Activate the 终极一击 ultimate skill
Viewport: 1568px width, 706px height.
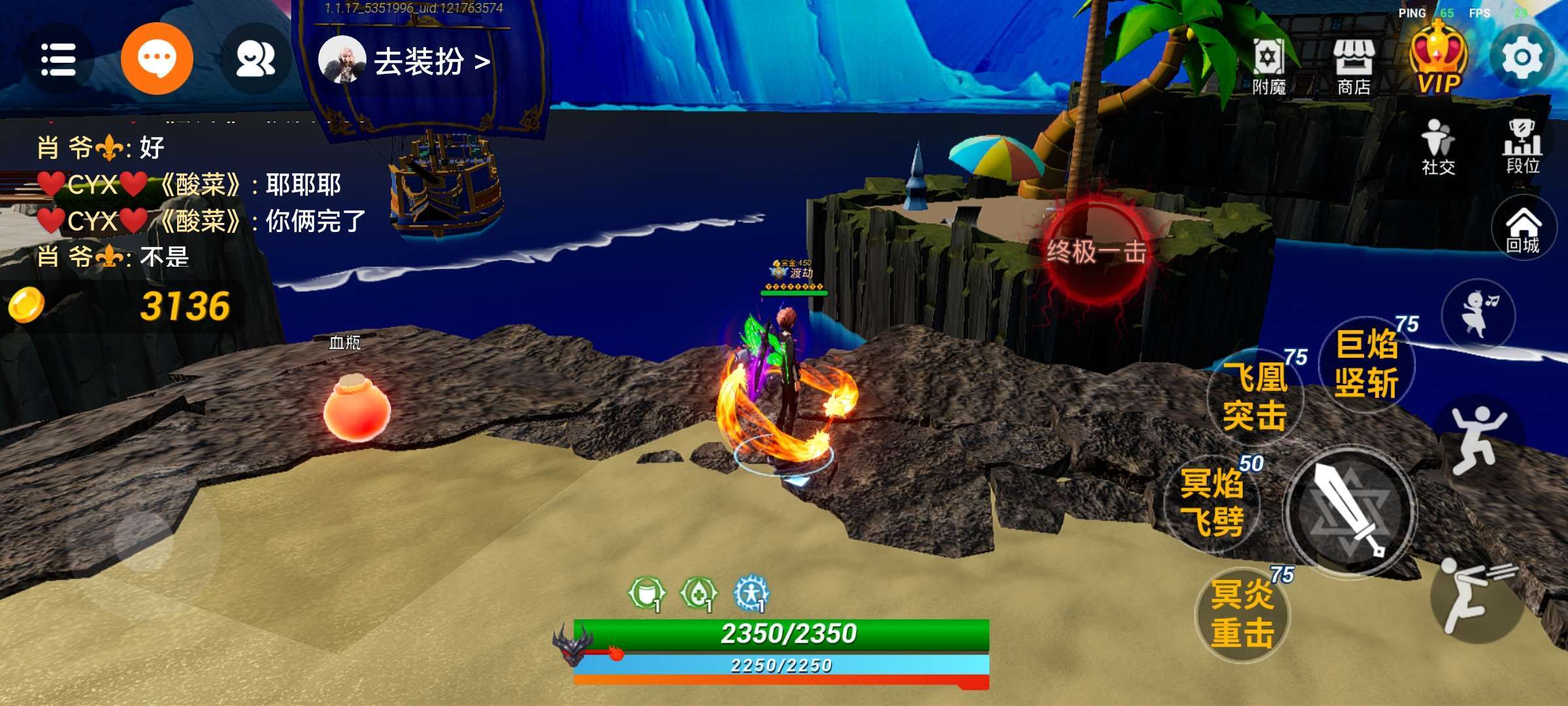tap(1096, 252)
